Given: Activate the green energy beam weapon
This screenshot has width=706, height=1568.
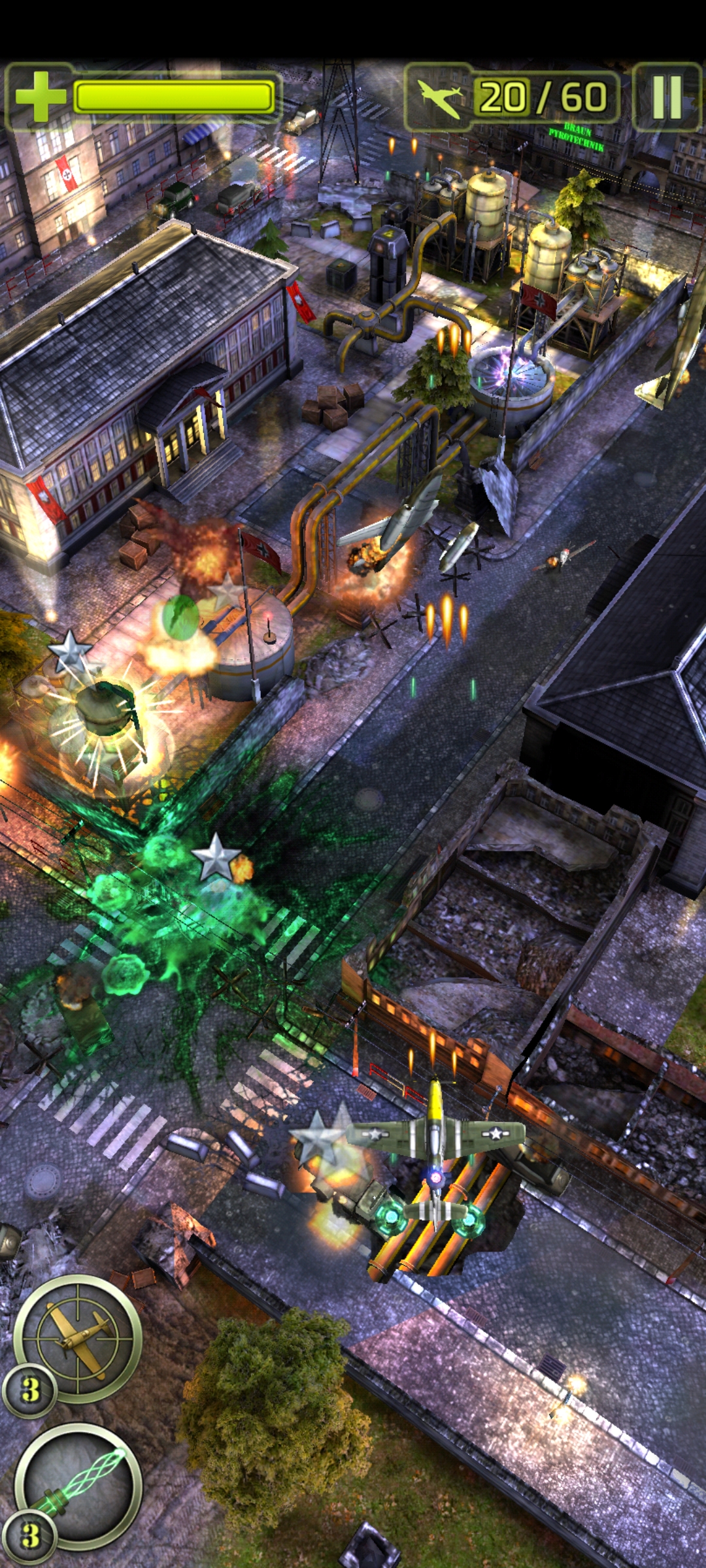Looking at the screenshot, I should [78, 1484].
